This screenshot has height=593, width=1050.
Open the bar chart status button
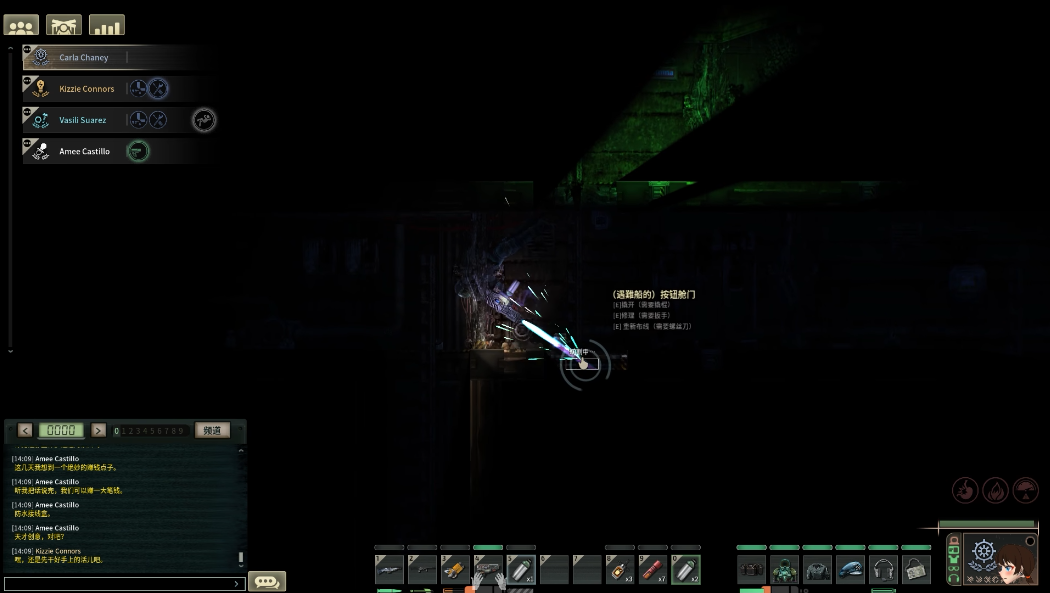[x=107, y=25]
